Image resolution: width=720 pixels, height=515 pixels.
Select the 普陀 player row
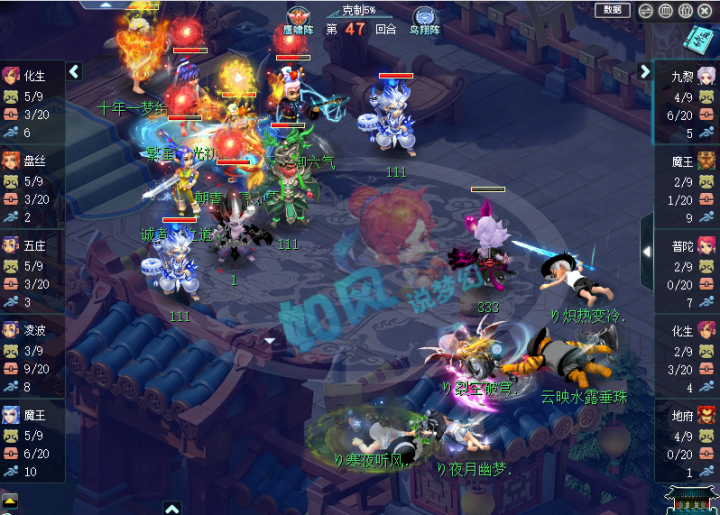pos(688,272)
